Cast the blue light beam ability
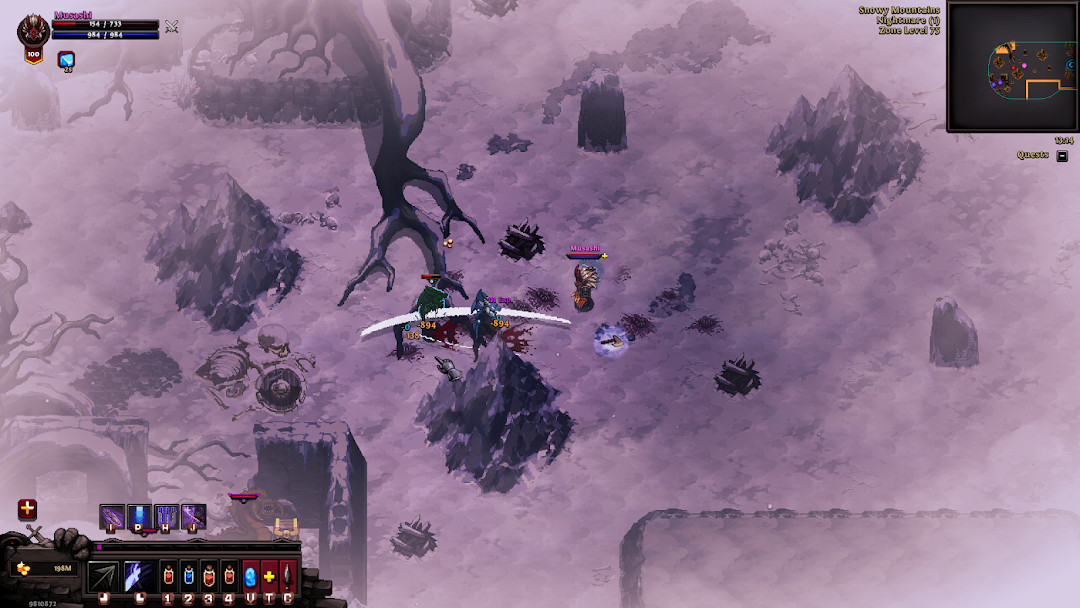The height and width of the screenshot is (608, 1080). (x=139, y=516)
